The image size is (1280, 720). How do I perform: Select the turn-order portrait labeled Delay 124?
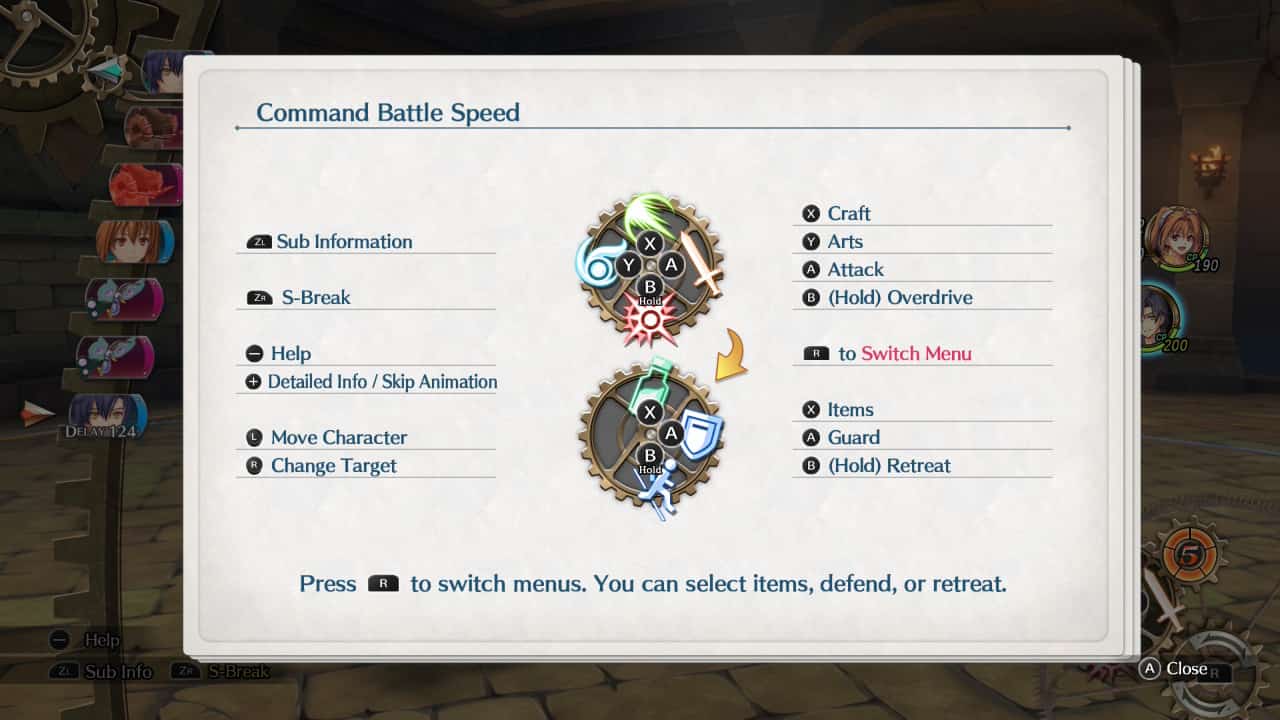click(106, 416)
